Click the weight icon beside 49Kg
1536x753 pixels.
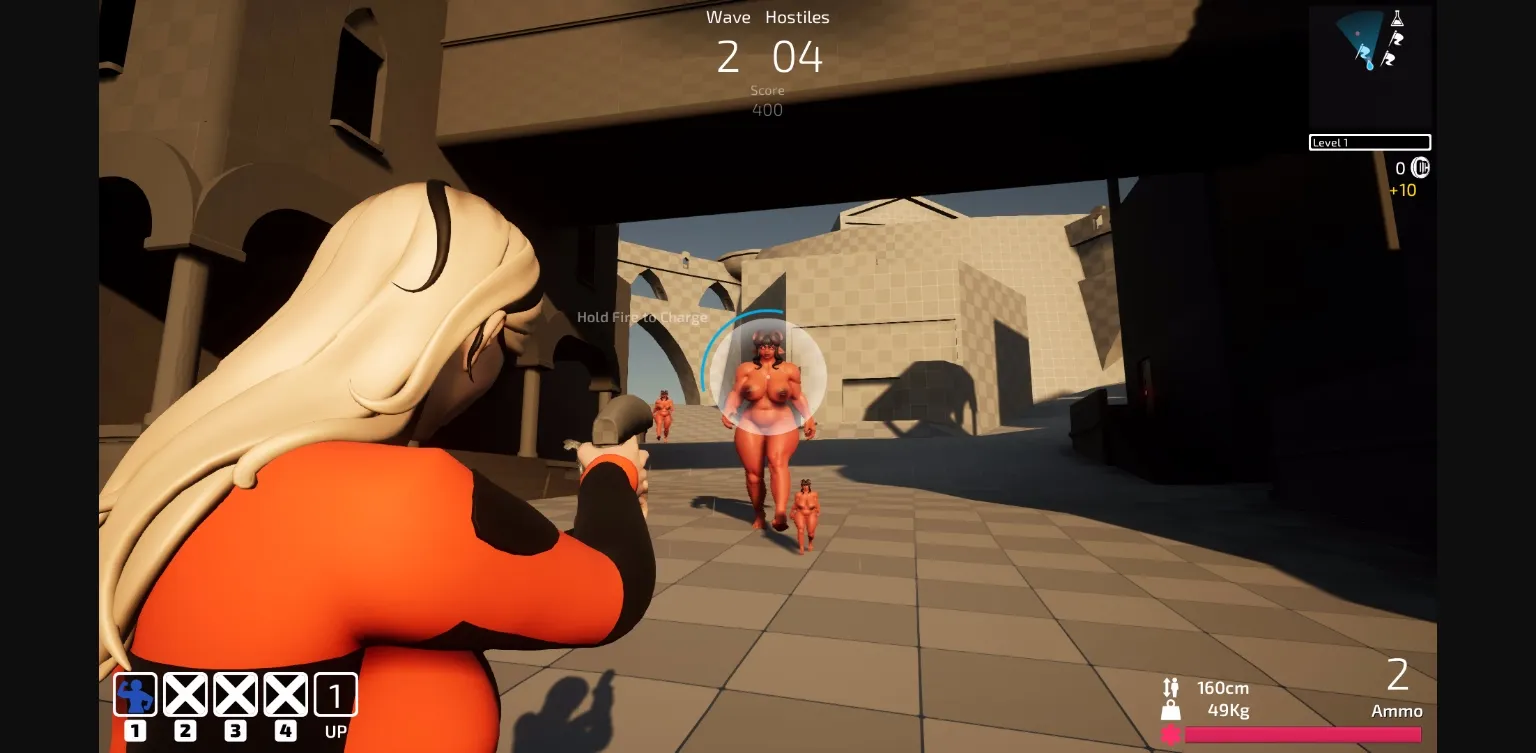1171,712
